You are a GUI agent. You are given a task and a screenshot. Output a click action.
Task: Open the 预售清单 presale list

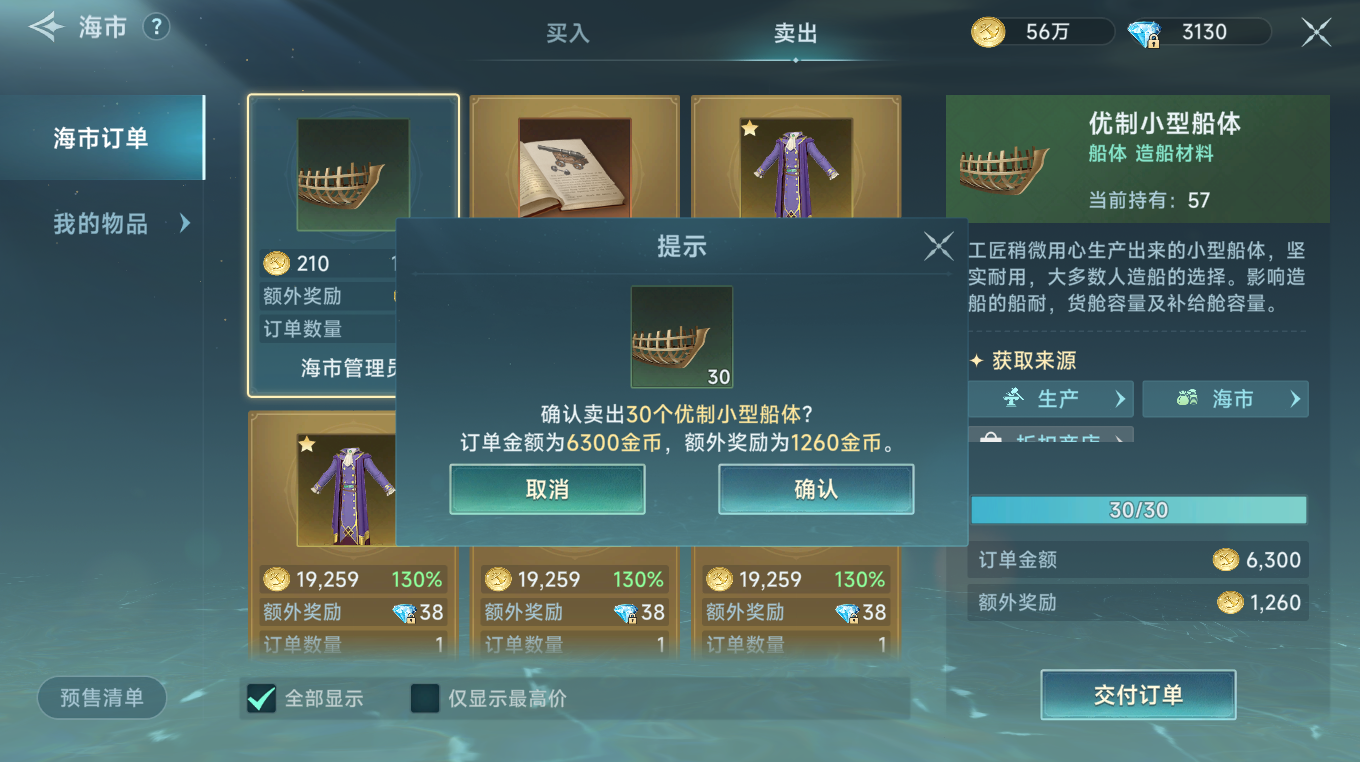pos(101,697)
